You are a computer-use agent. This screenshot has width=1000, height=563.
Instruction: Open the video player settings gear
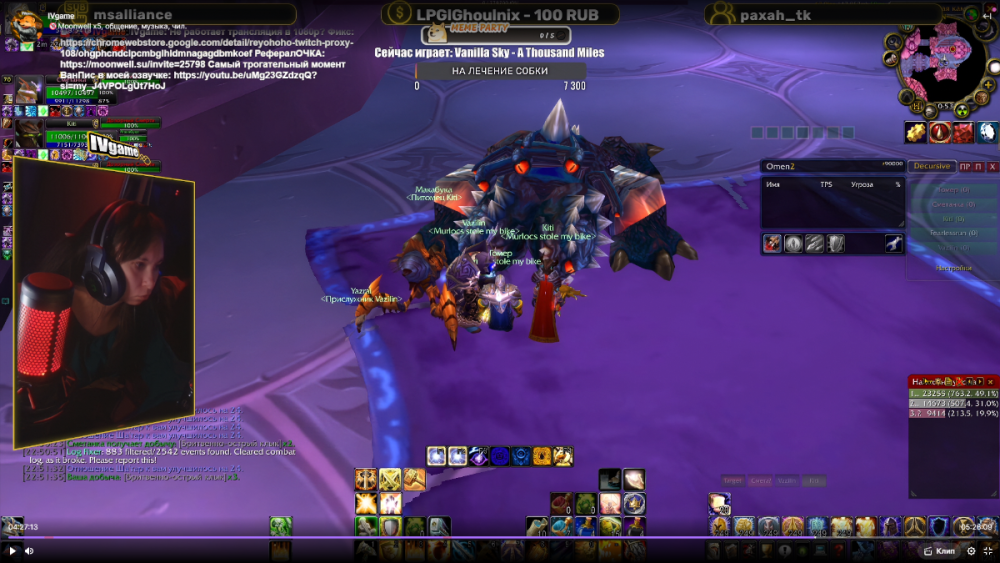tap(970, 550)
